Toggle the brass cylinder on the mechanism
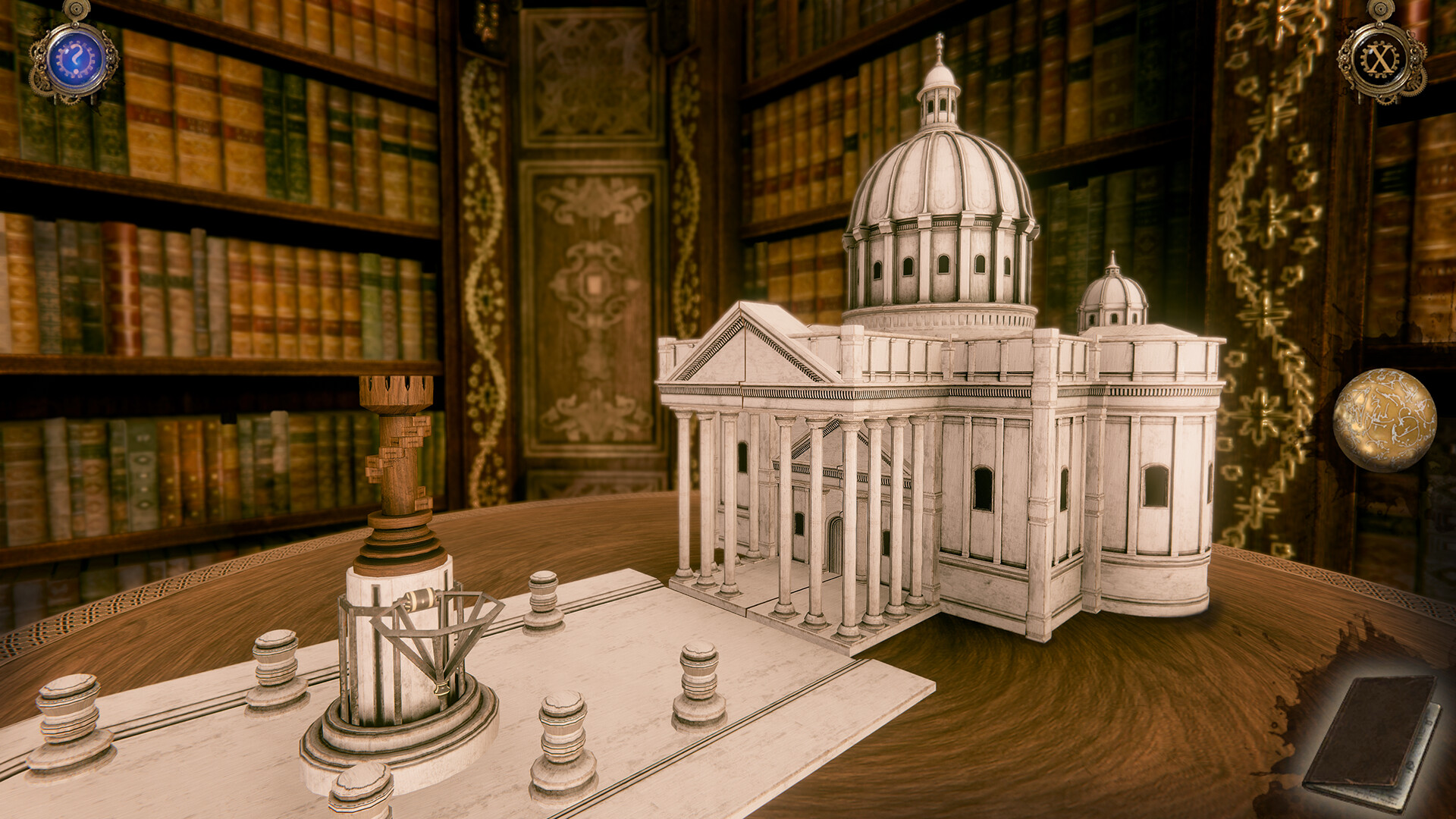Screen dimensions: 1456x819 (x=421, y=599)
